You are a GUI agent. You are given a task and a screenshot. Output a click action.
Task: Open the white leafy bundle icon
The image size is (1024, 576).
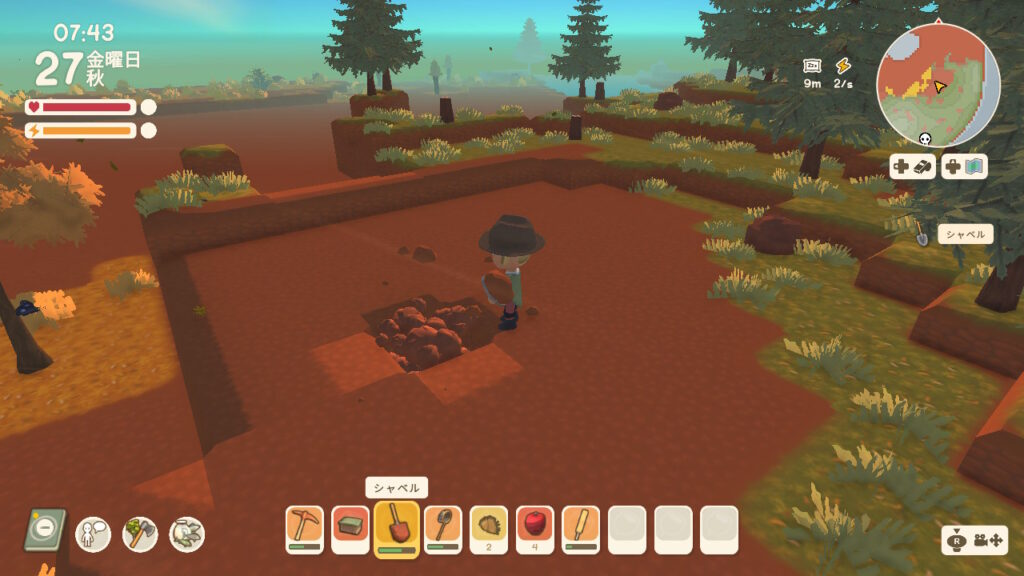pos(187,533)
